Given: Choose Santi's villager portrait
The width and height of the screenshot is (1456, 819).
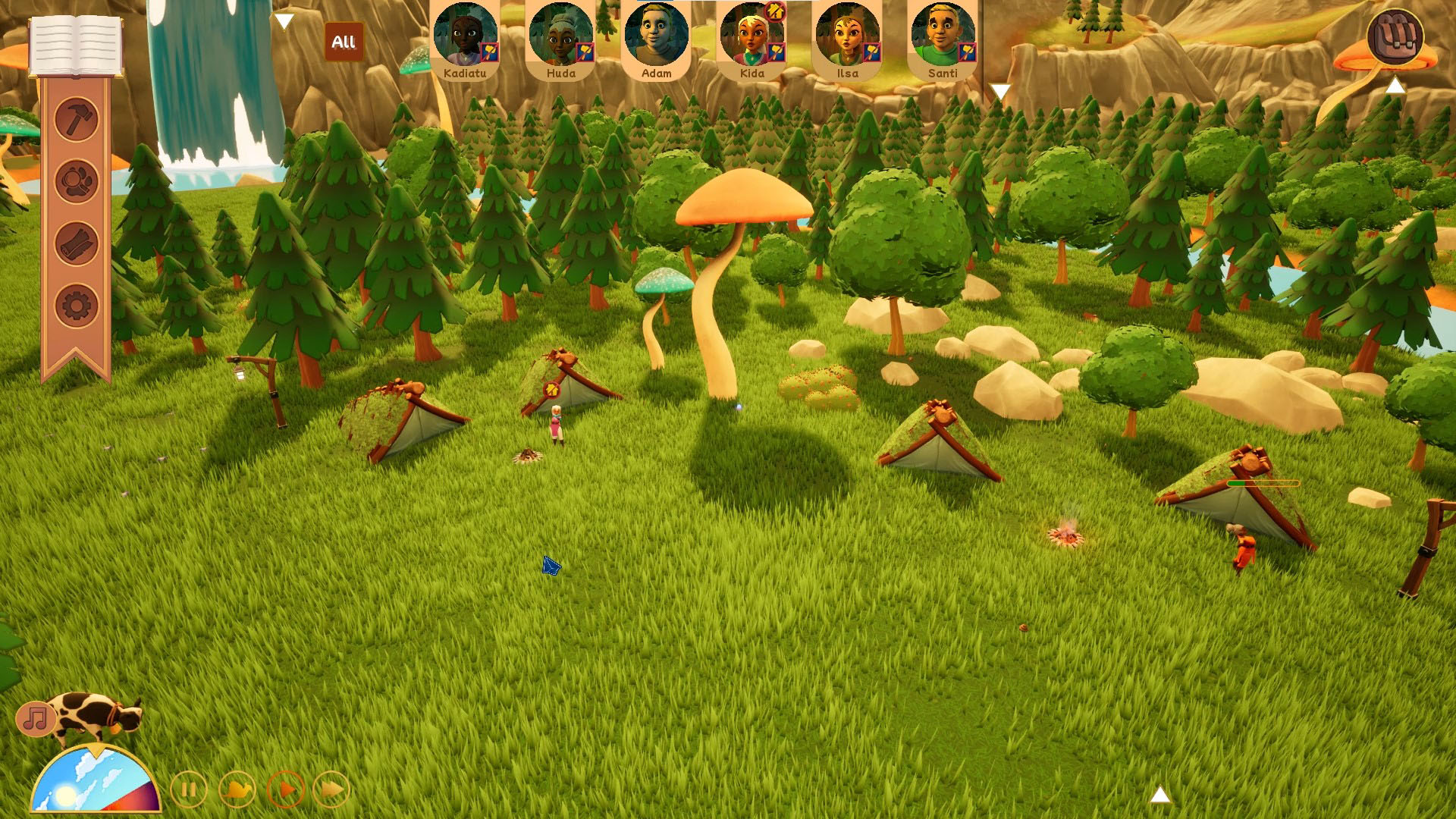Looking at the screenshot, I should (943, 39).
